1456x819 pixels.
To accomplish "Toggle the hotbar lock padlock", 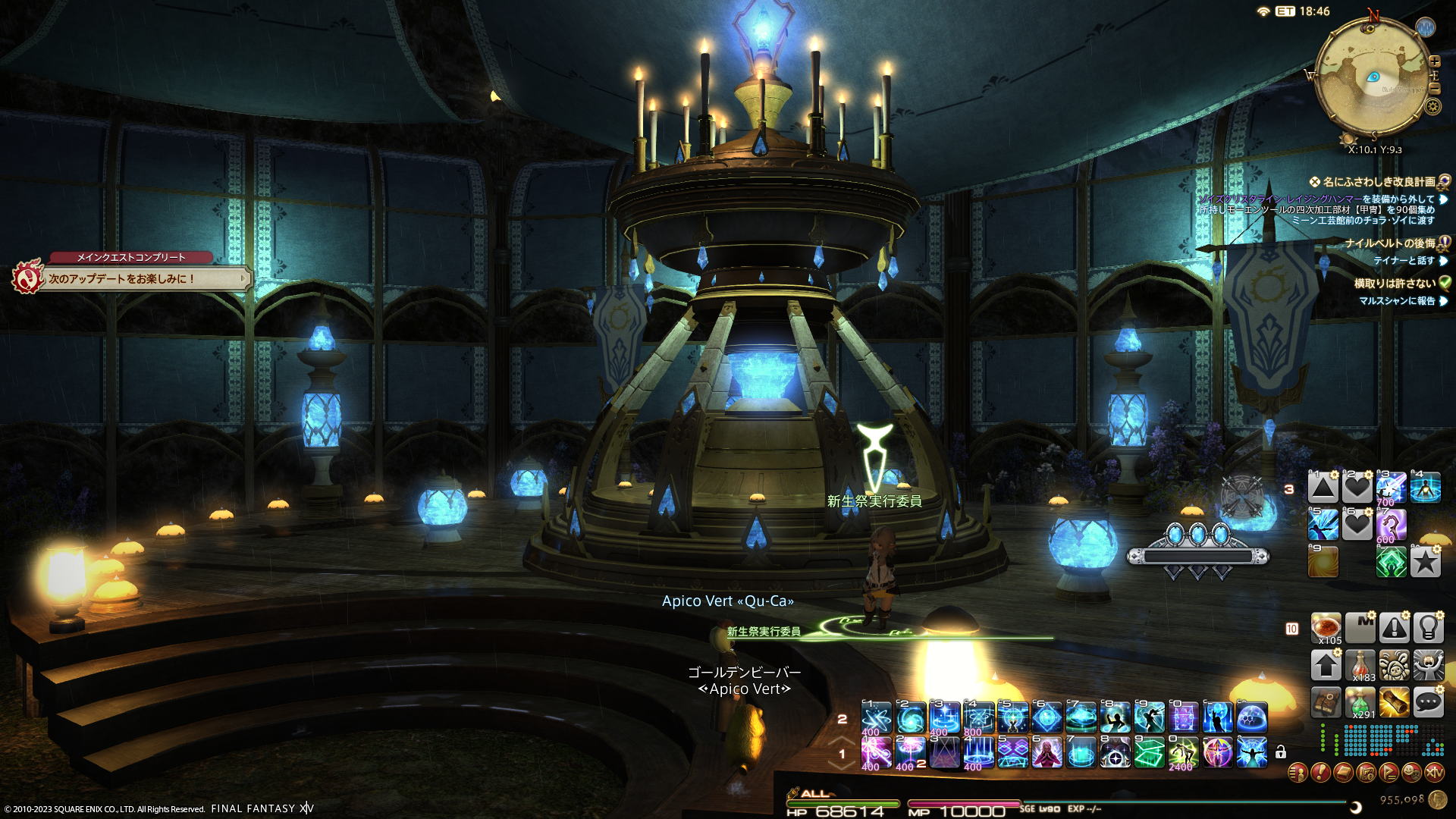I will 1281,752.
